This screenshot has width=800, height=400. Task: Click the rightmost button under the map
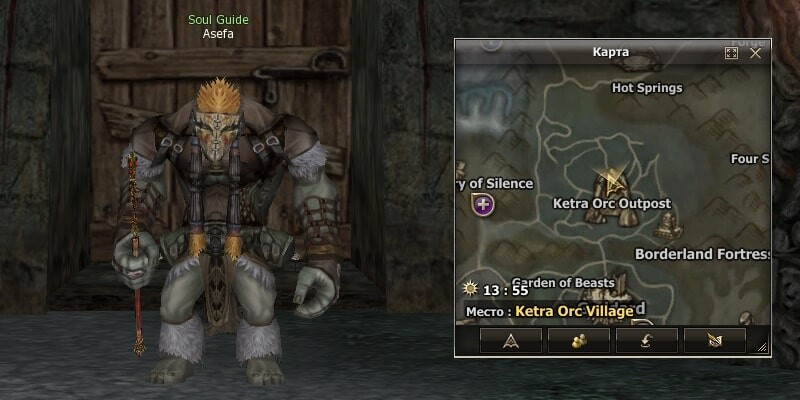tap(714, 341)
